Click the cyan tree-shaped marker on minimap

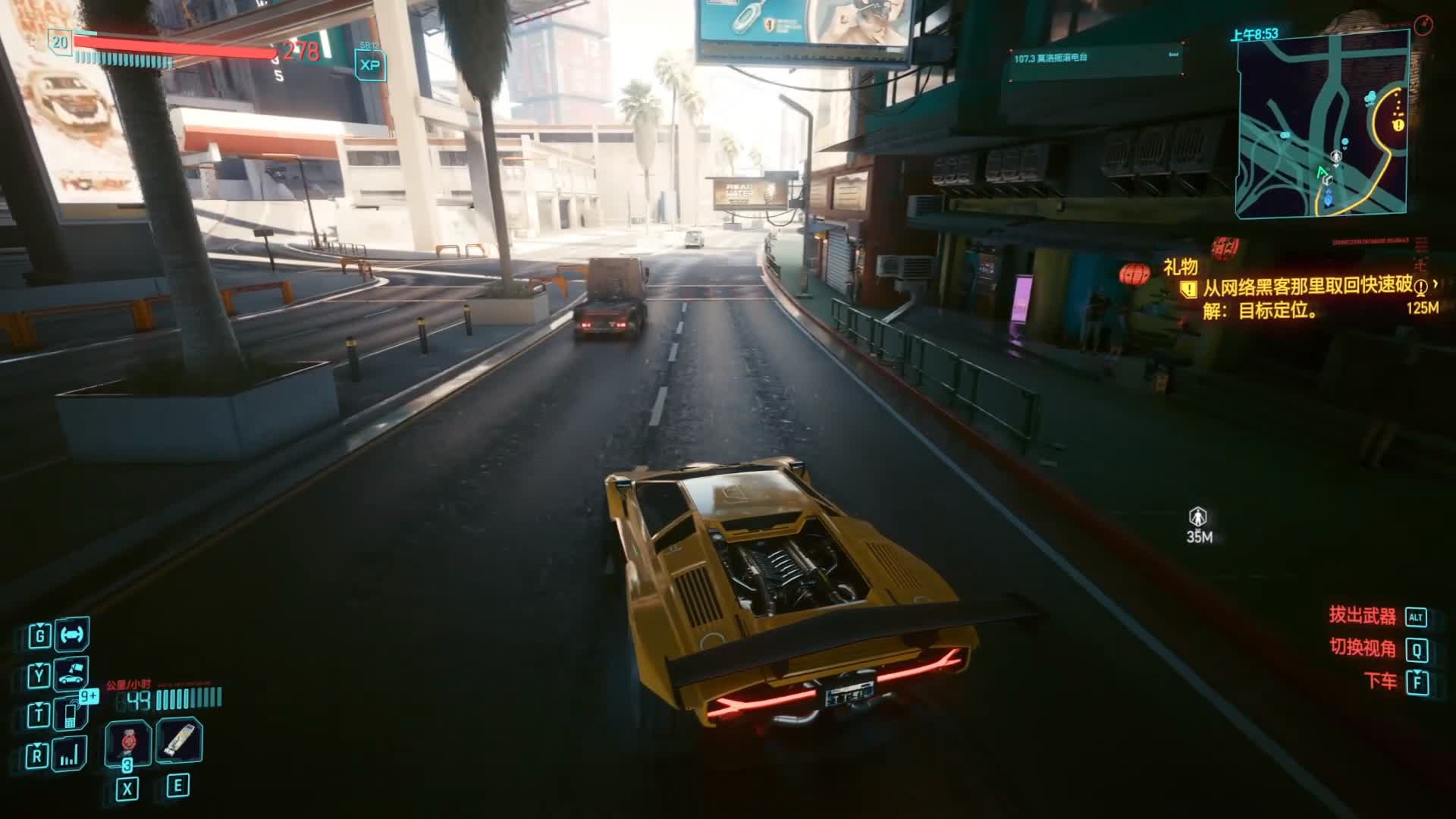pos(1370,97)
